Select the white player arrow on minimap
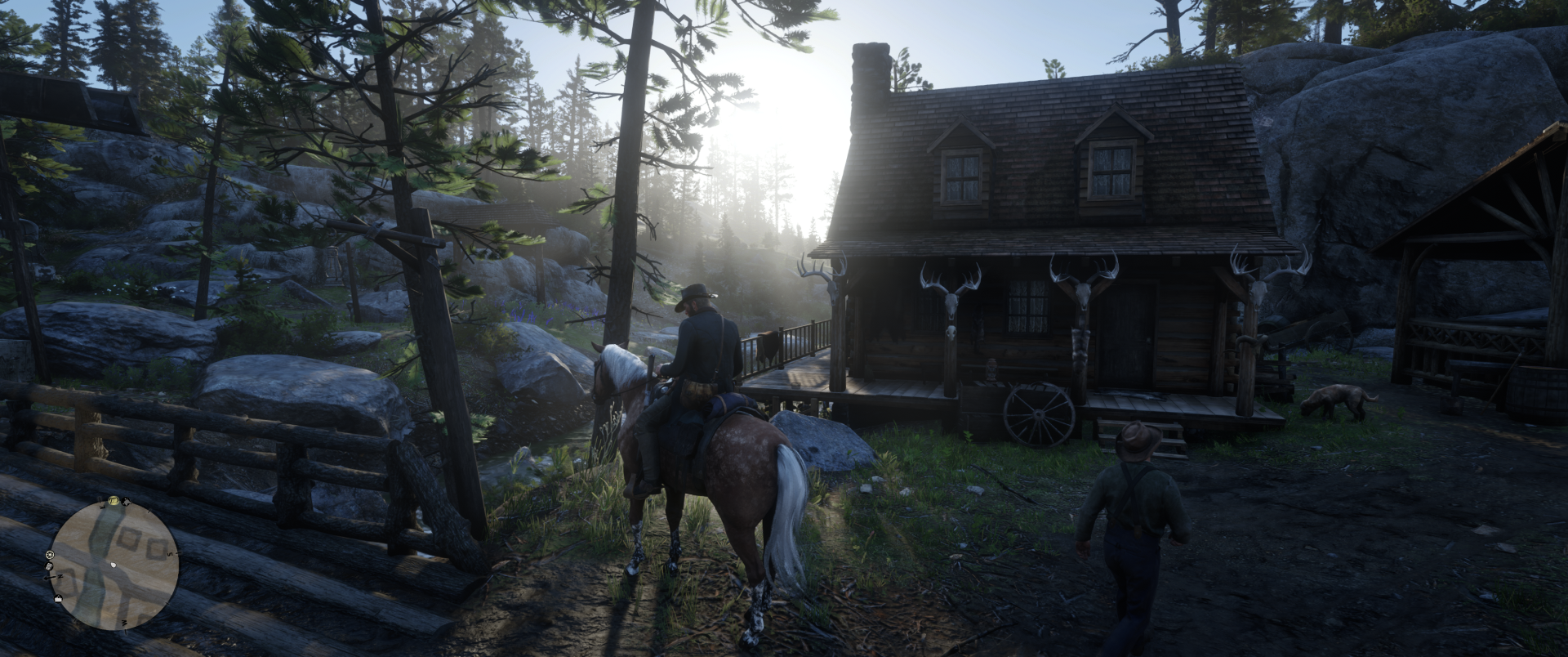Screen dimensions: 1568x657 click(x=114, y=565)
